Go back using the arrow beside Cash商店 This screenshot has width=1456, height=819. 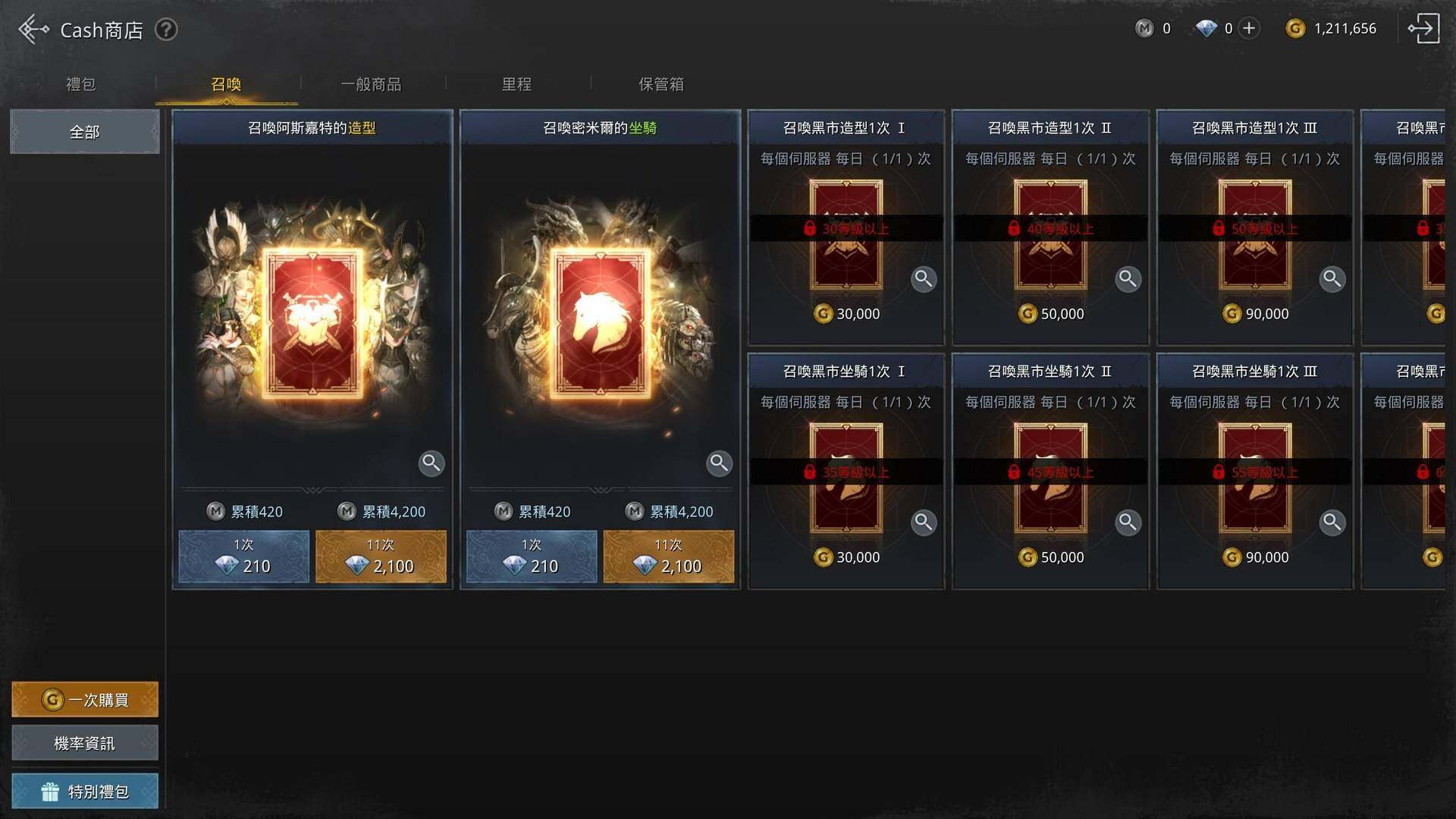(33, 30)
